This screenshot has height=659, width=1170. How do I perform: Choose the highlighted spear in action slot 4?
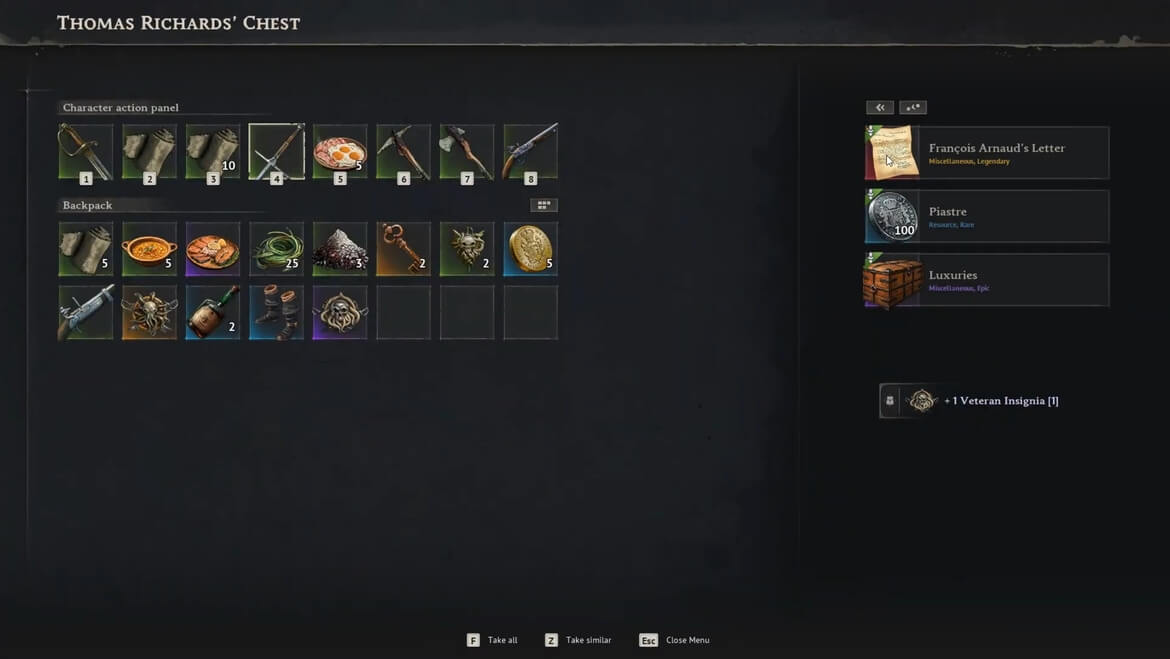point(277,152)
